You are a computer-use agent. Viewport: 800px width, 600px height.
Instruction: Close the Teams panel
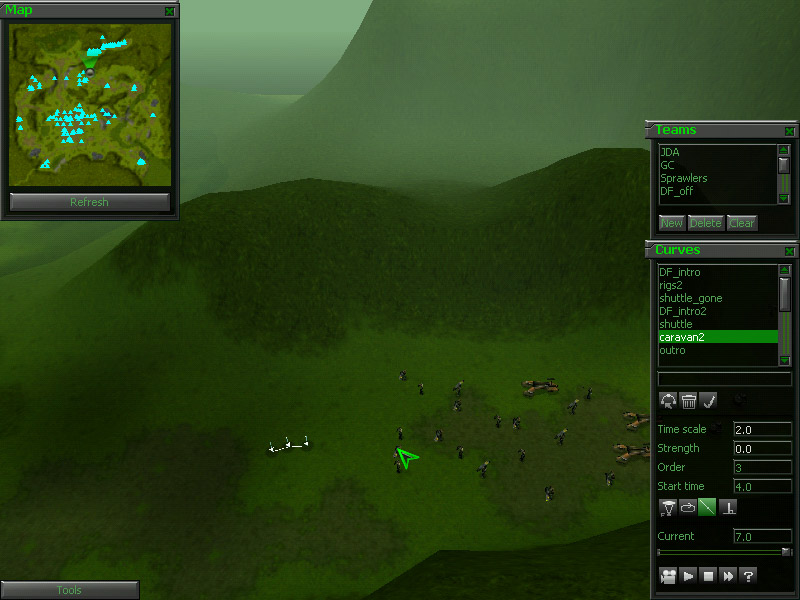tap(790, 131)
